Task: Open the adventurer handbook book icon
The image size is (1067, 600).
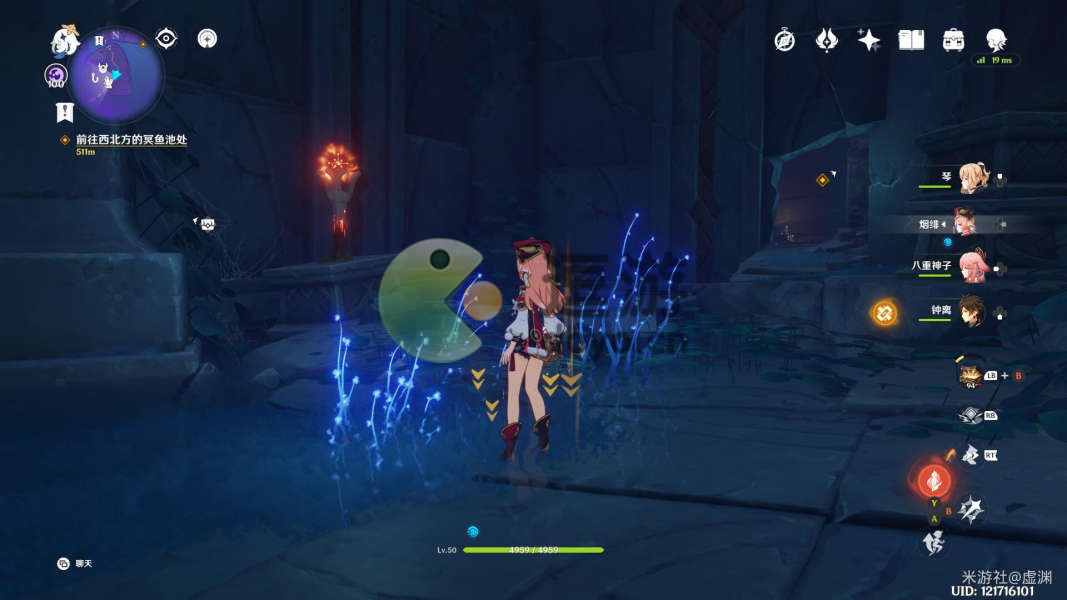Action: point(911,40)
